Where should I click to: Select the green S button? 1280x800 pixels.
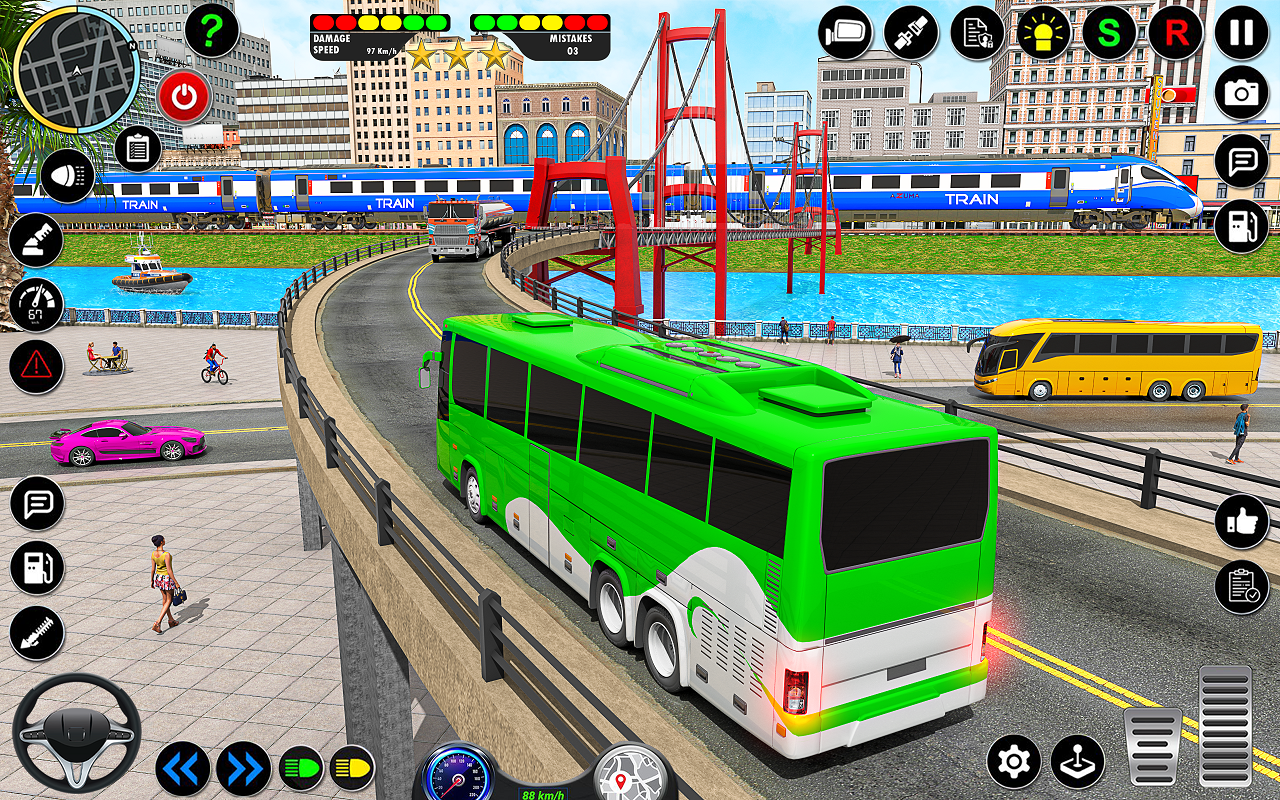point(1109,33)
